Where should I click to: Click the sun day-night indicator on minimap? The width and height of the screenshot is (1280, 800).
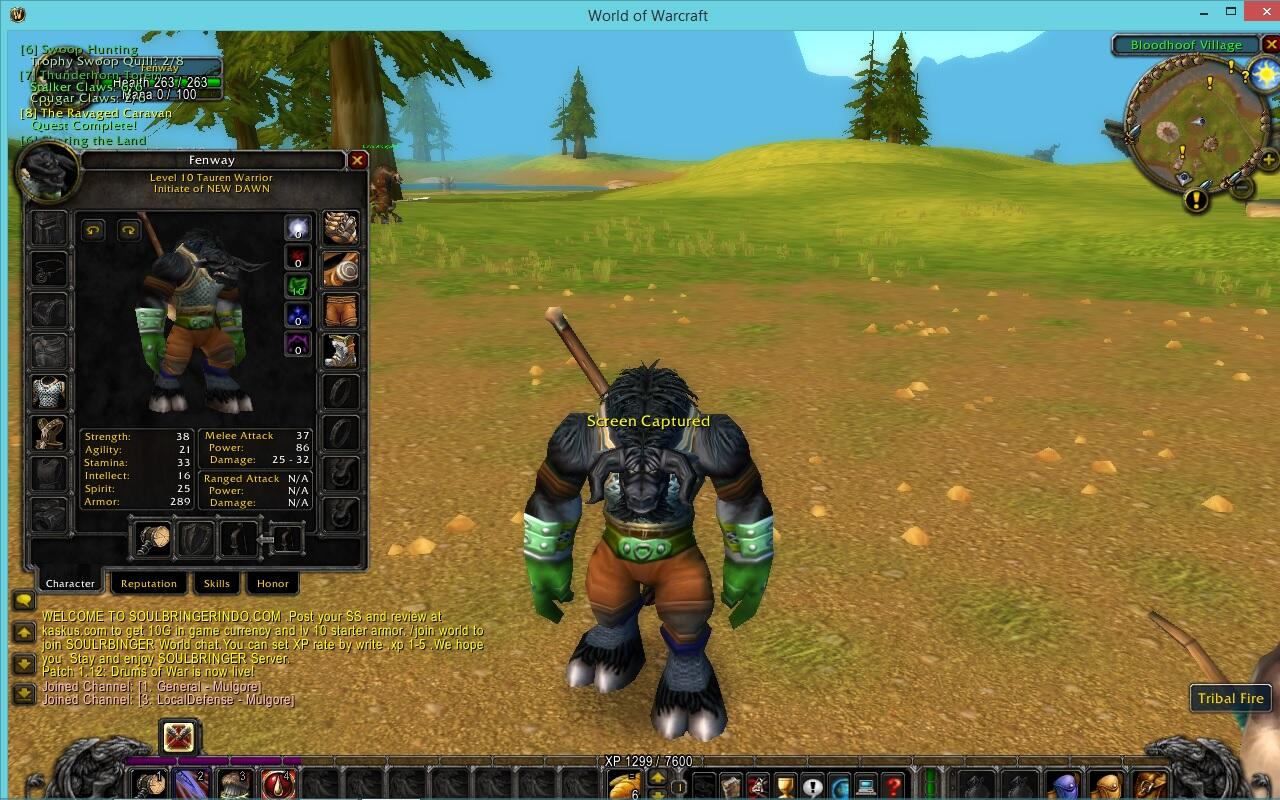tap(1264, 74)
